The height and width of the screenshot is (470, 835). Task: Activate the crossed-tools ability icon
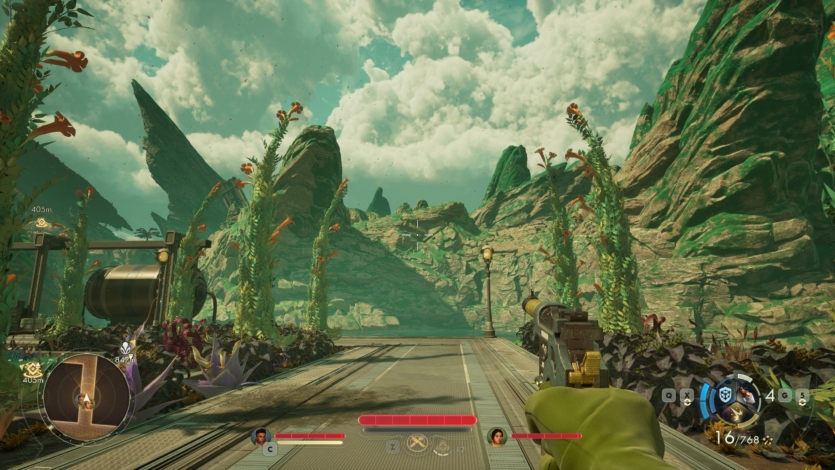coord(418,444)
